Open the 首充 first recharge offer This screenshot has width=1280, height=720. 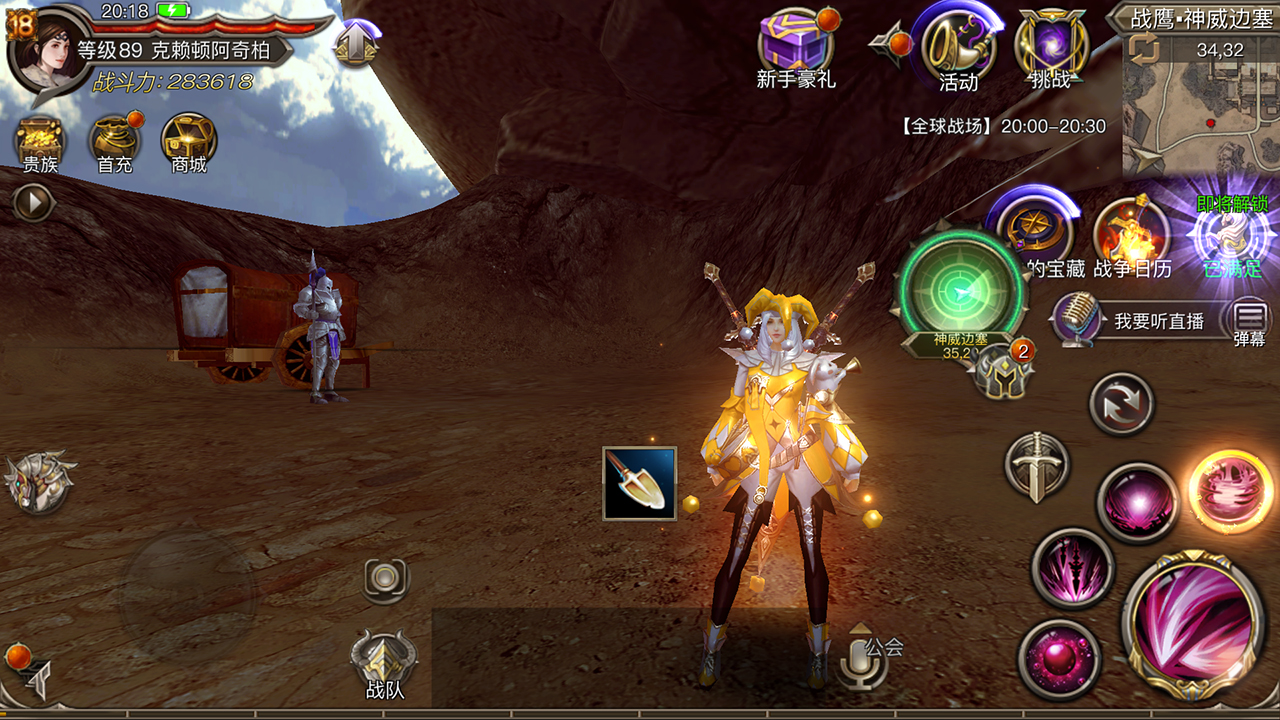coord(114,143)
